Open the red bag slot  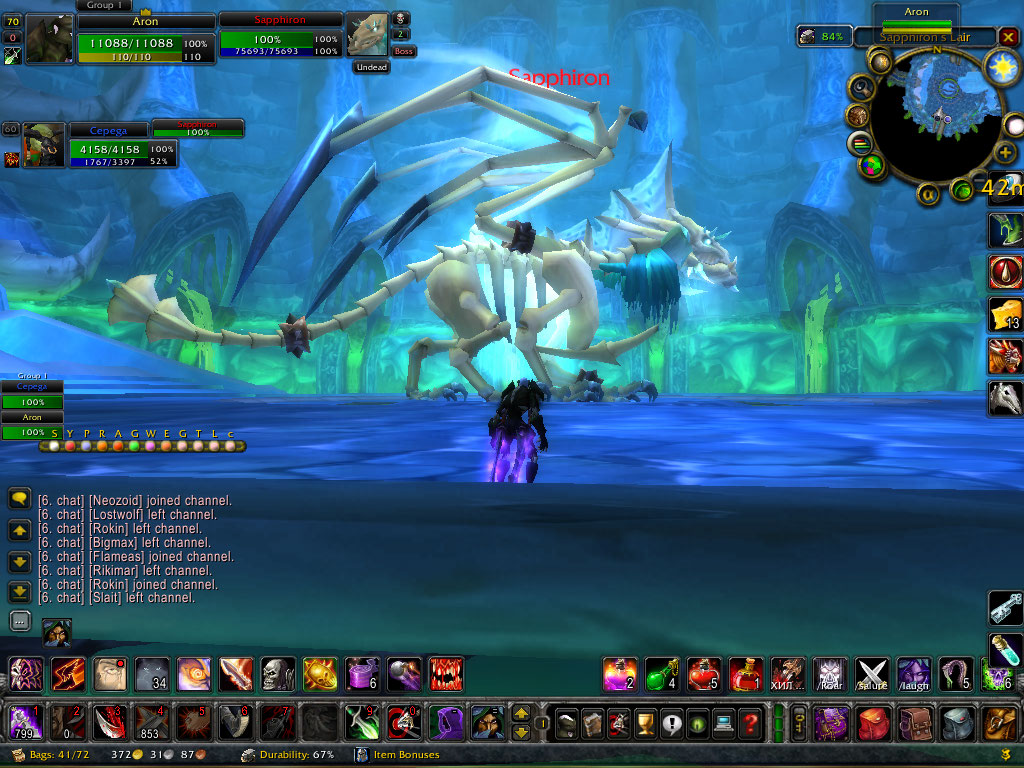873,721
